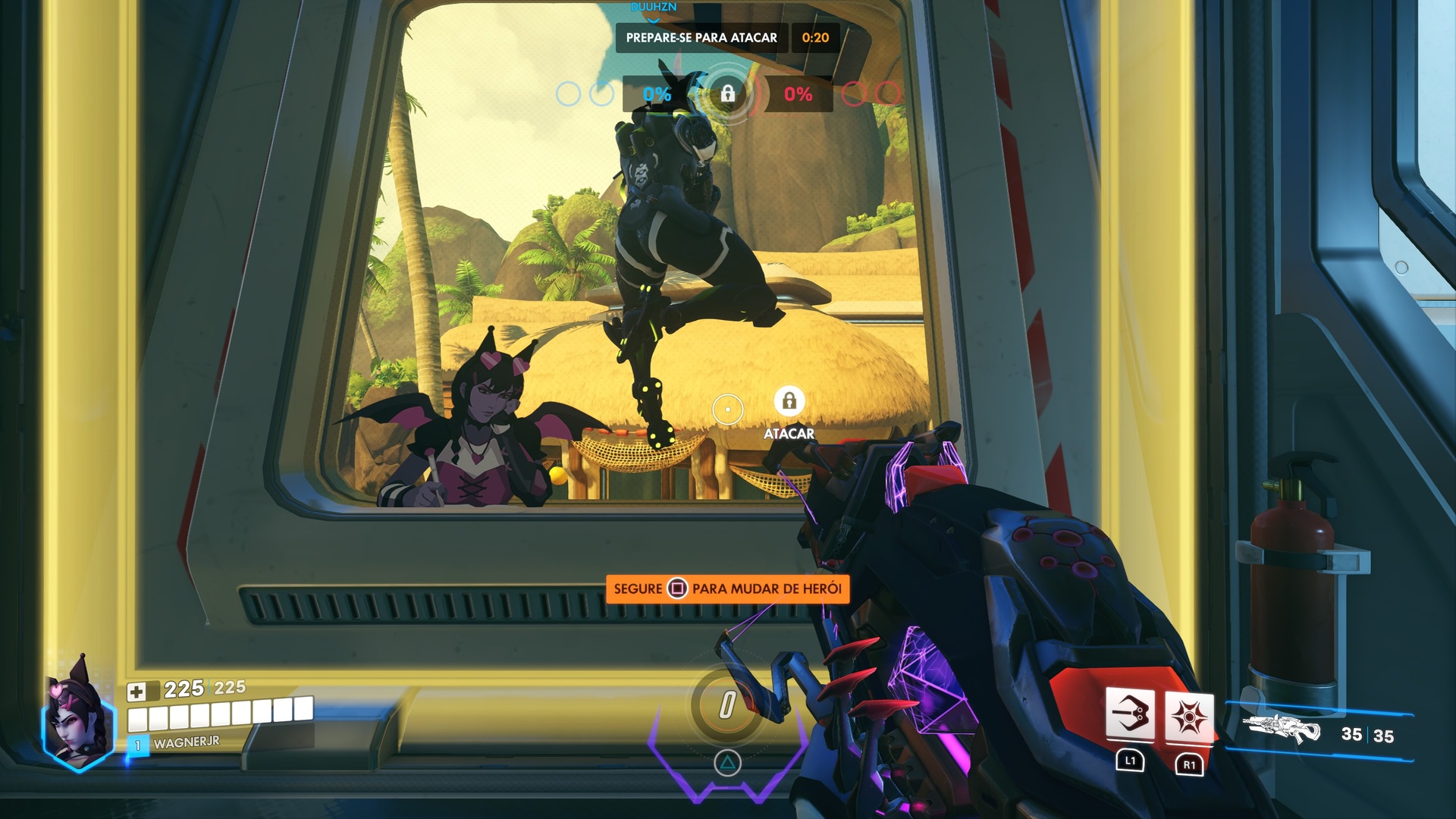Click the ATACAR objective waypoint marker

789,401
